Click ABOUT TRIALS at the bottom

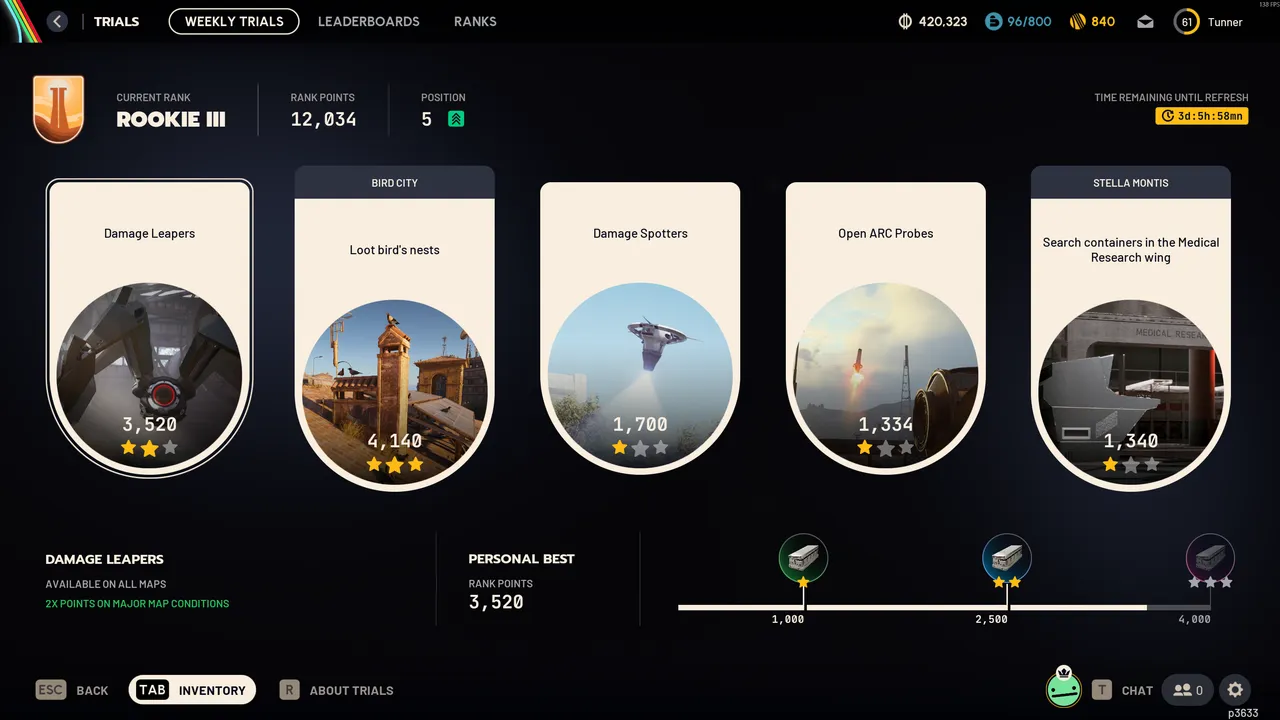(351, 690)
